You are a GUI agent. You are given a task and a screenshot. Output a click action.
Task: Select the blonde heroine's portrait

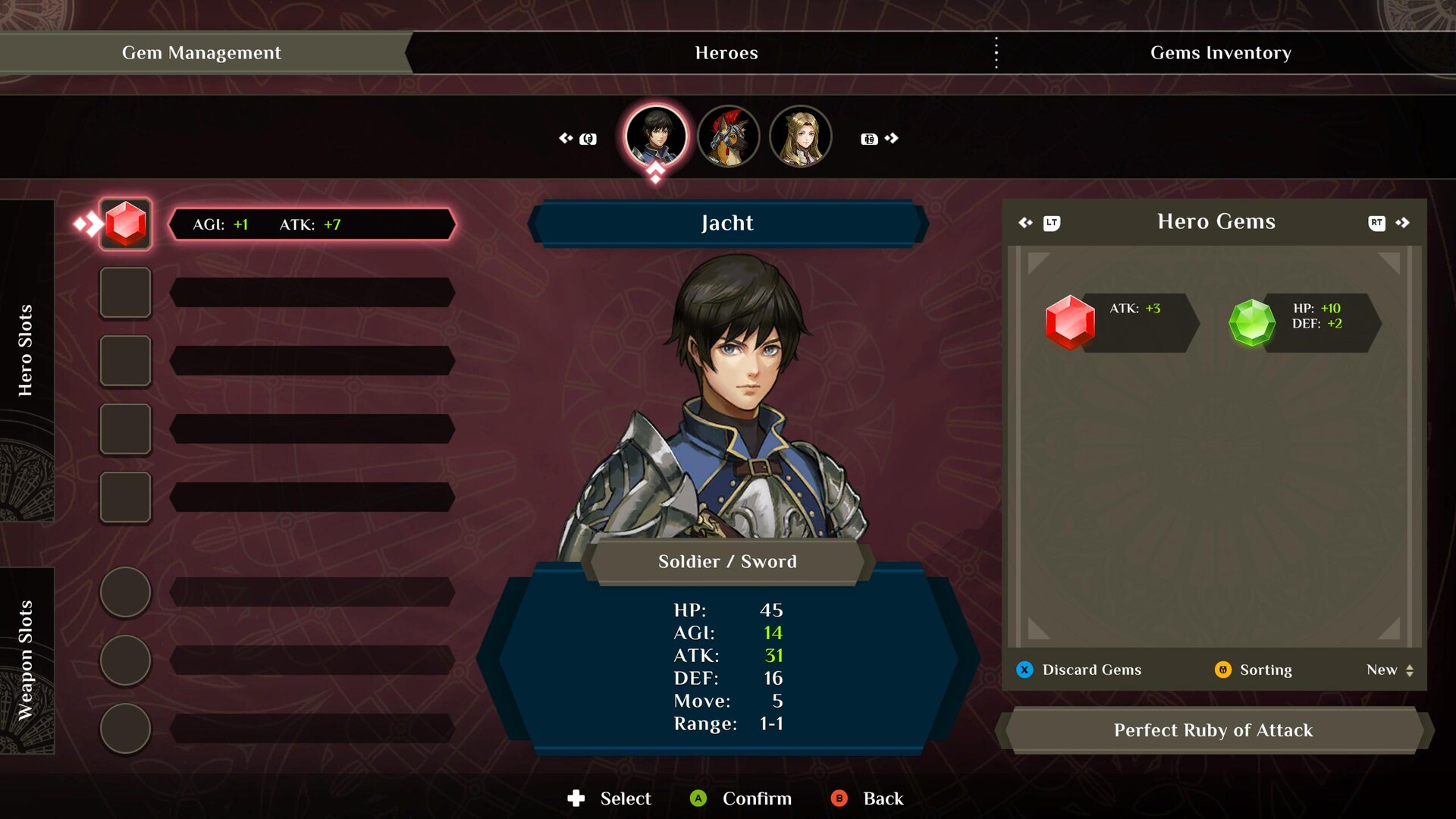pos(801,136)
